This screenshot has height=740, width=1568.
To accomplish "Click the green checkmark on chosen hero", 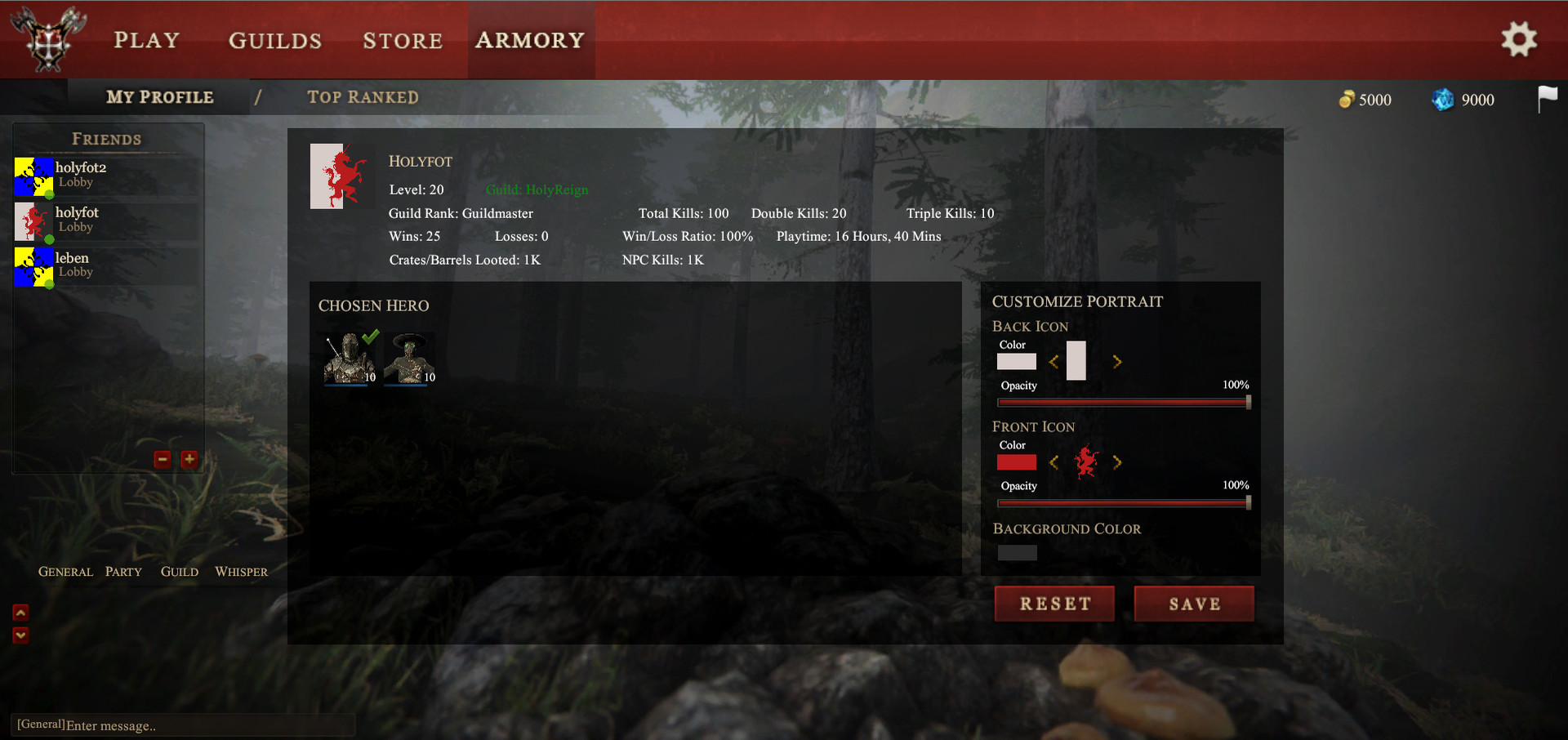I will pos(372,335).
